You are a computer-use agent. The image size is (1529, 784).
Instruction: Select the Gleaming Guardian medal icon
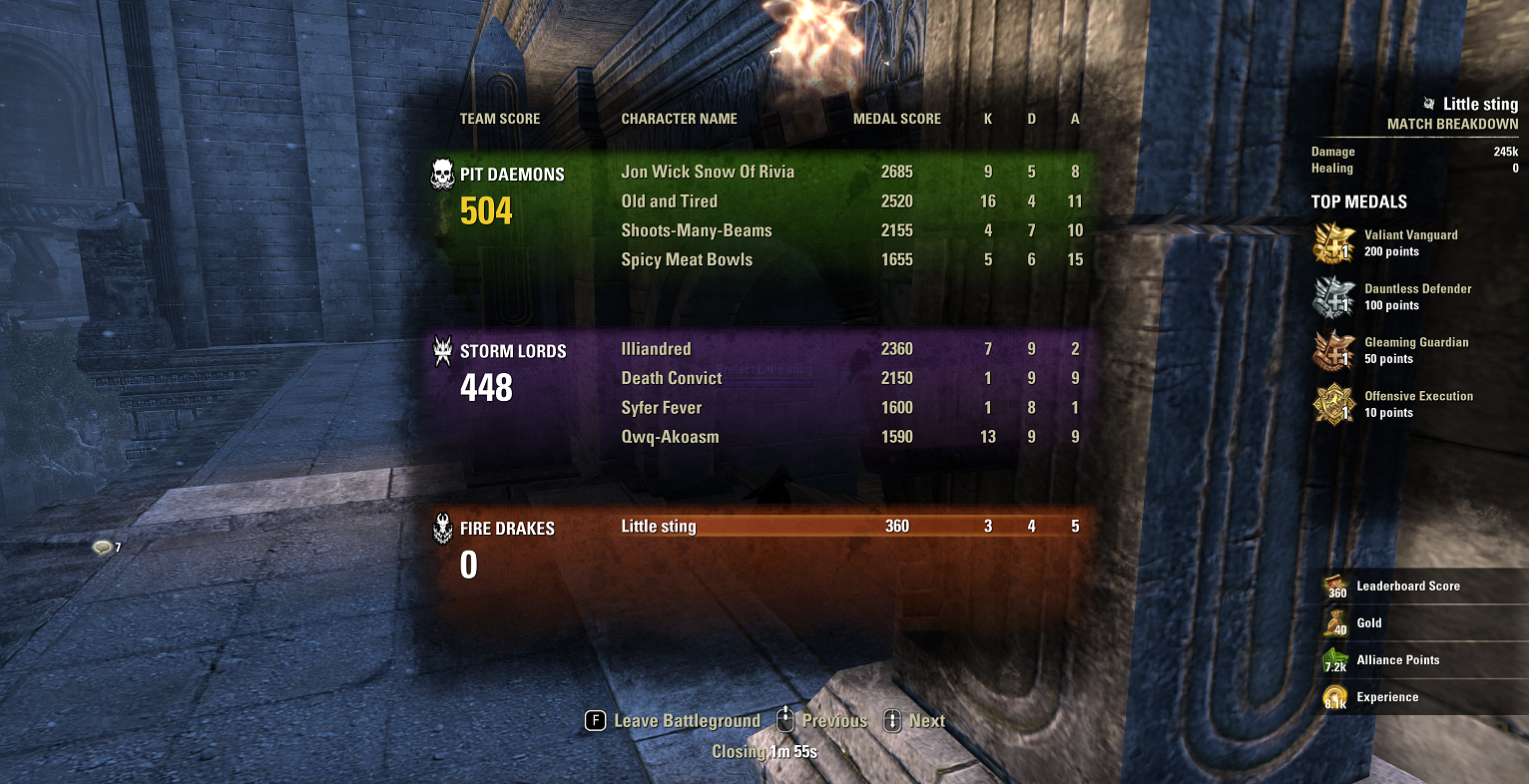point(1334,350)
